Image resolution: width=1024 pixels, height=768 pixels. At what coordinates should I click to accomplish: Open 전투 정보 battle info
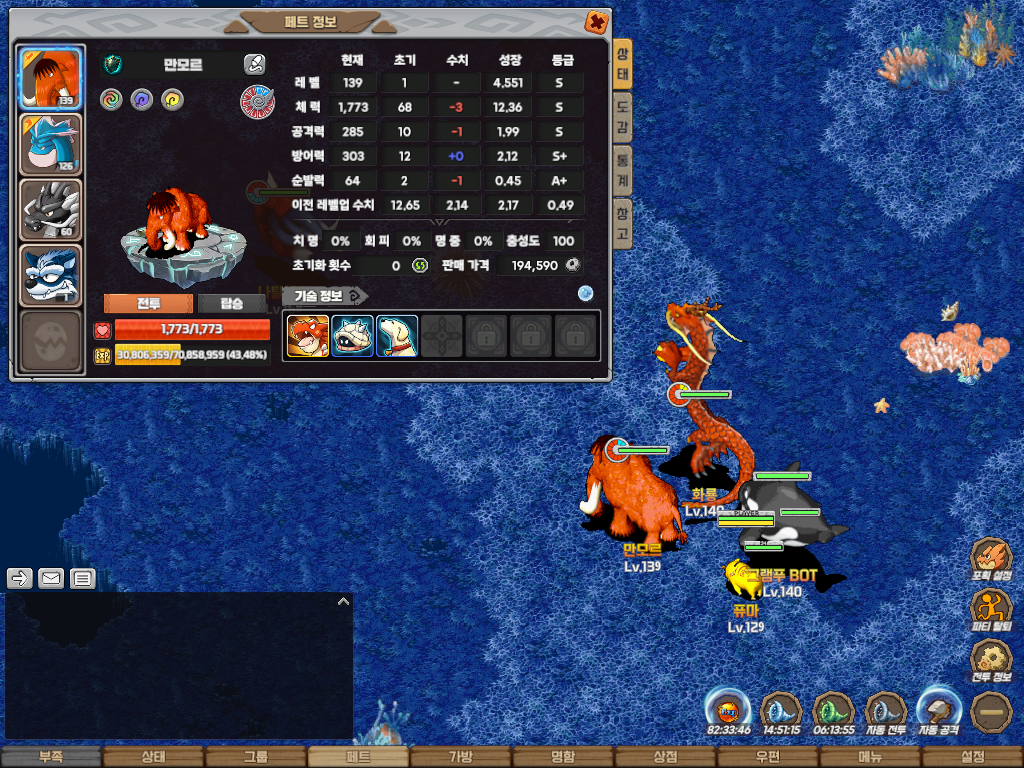[x=991, y=660]
